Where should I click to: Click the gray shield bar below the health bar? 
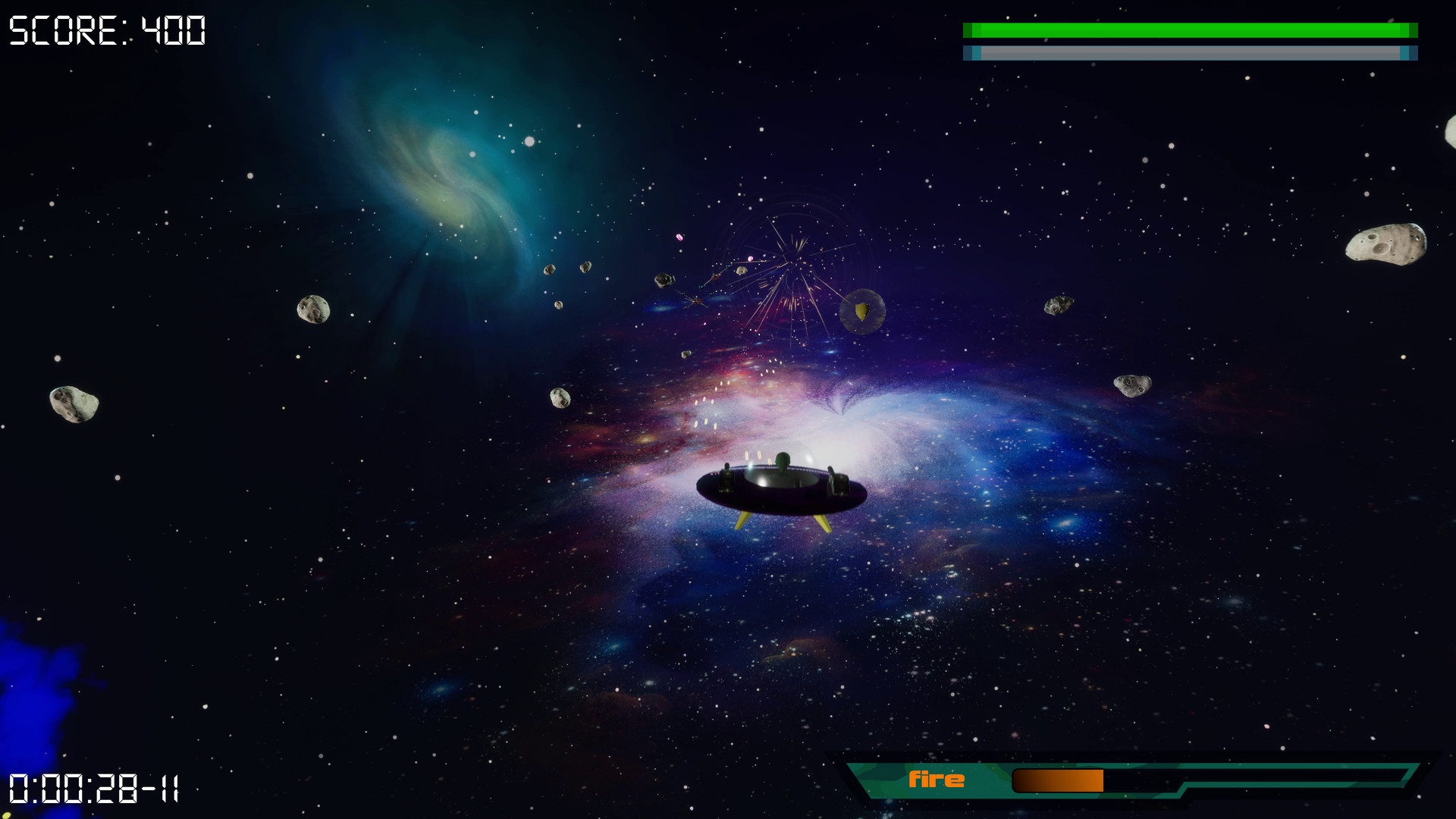(1191, 53)
